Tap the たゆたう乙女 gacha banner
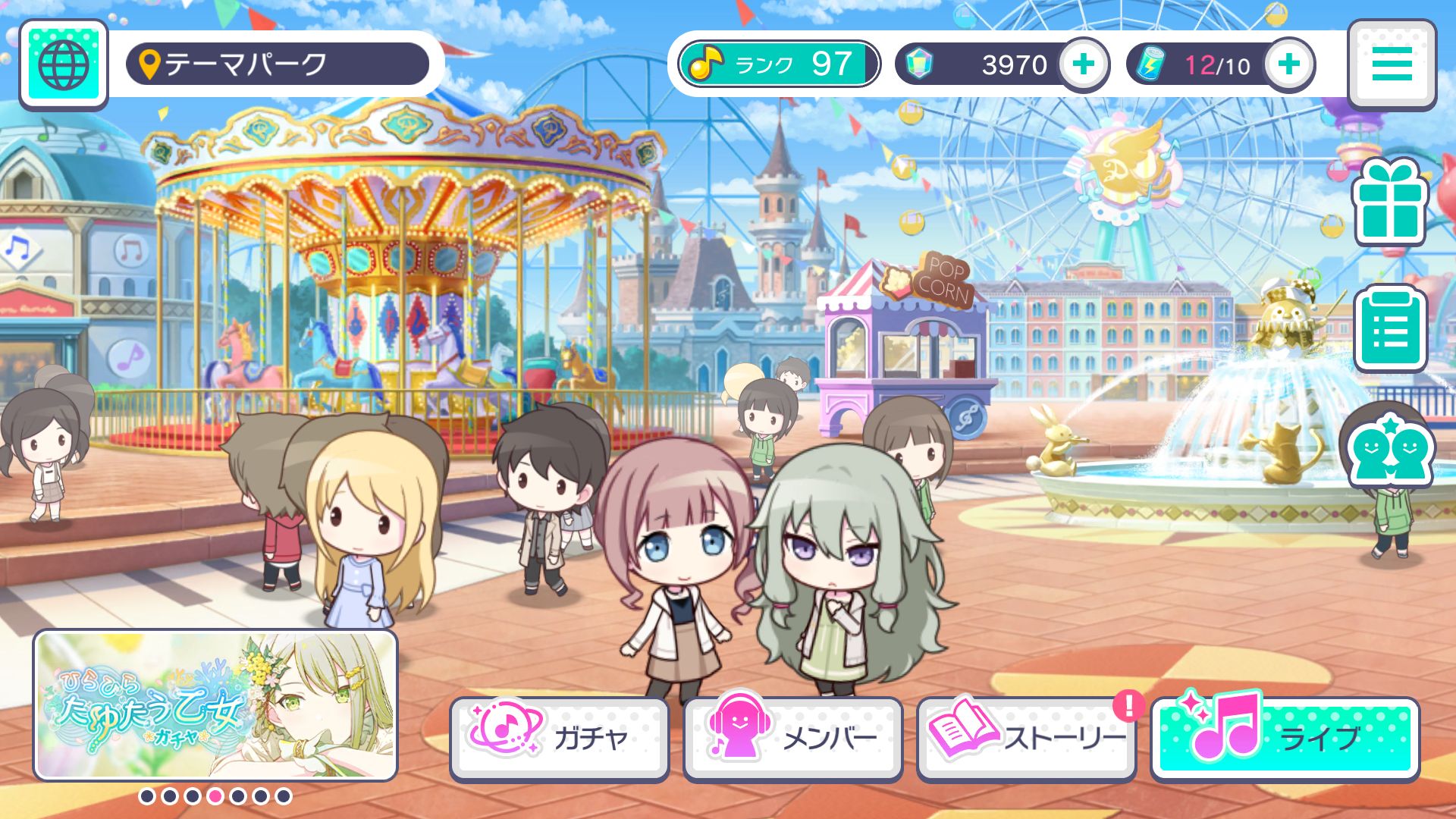The height and width of the screenshot is (819, 1456). (x=215, y=705)
